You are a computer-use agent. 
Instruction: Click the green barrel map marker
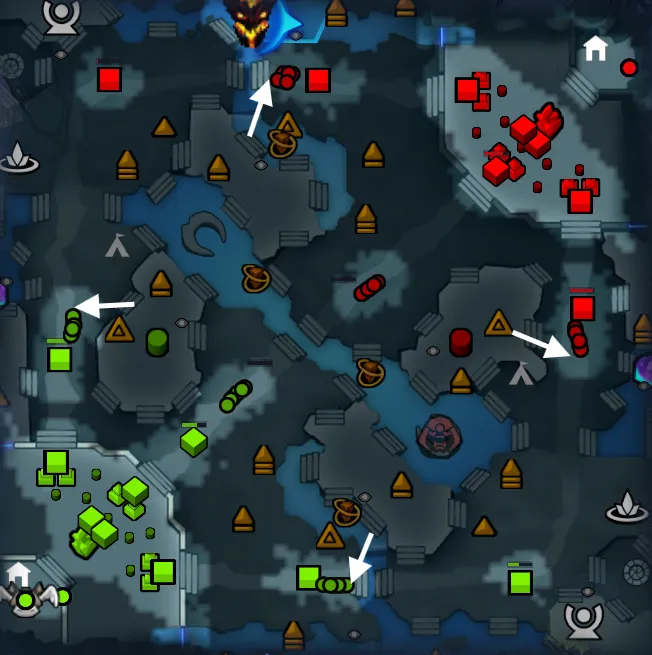pos(157,342)
